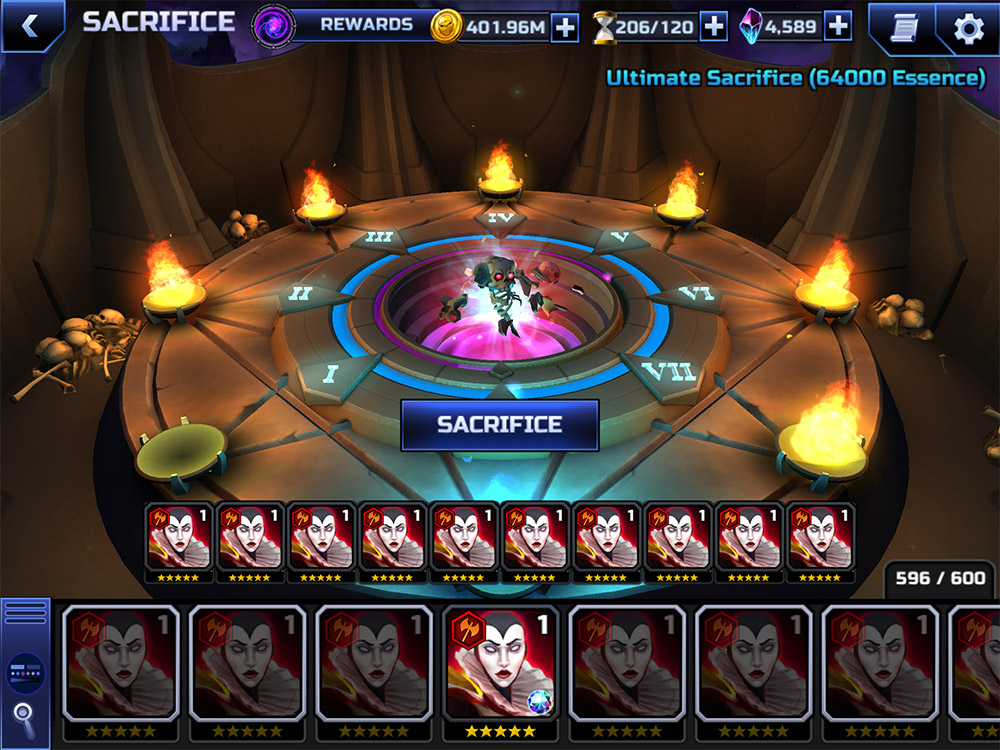Expand the side drawer handle
The image size is (1000, 750).
(25, 612)
